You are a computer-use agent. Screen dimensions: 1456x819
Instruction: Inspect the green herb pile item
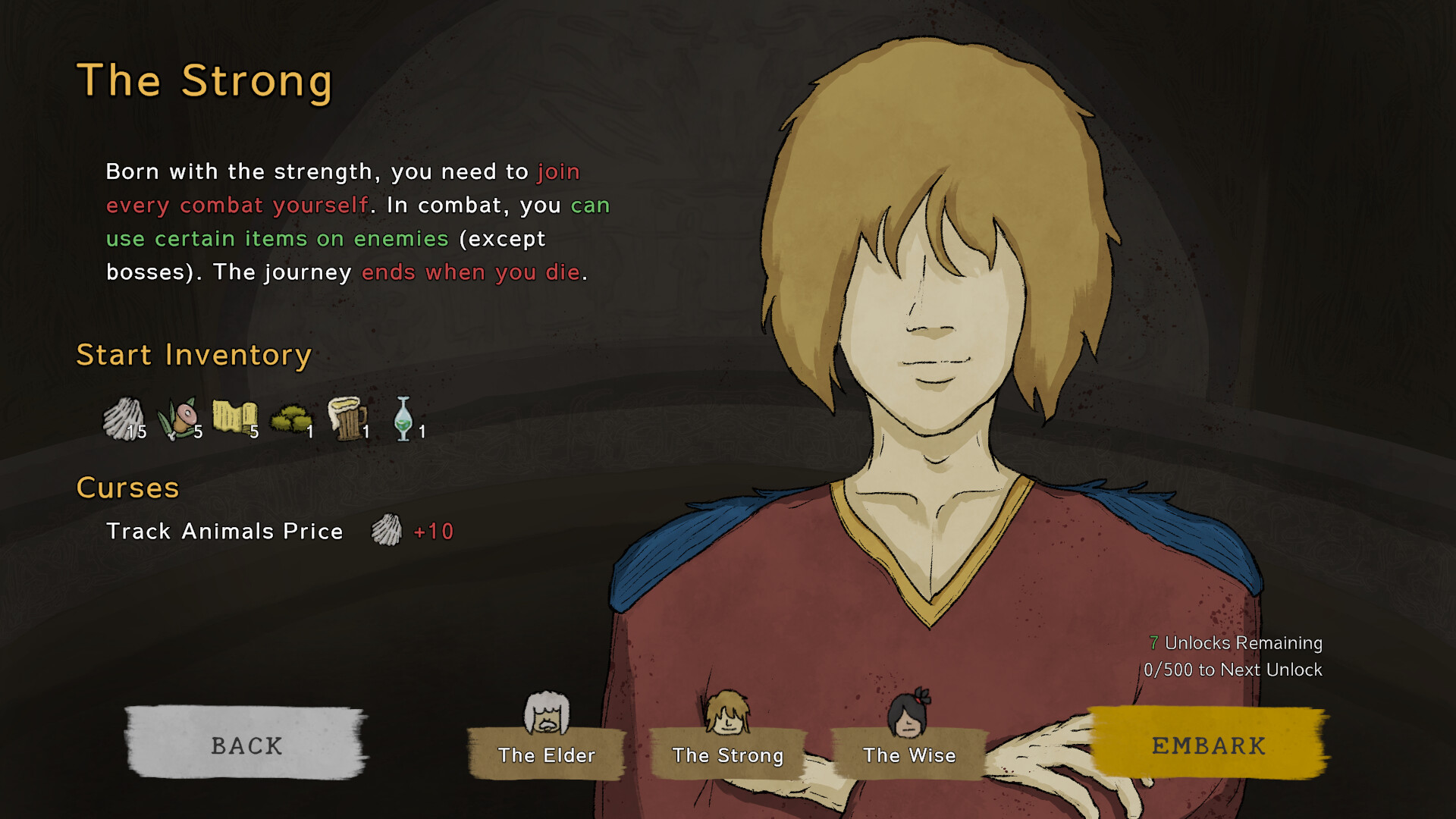click(291, 419)
